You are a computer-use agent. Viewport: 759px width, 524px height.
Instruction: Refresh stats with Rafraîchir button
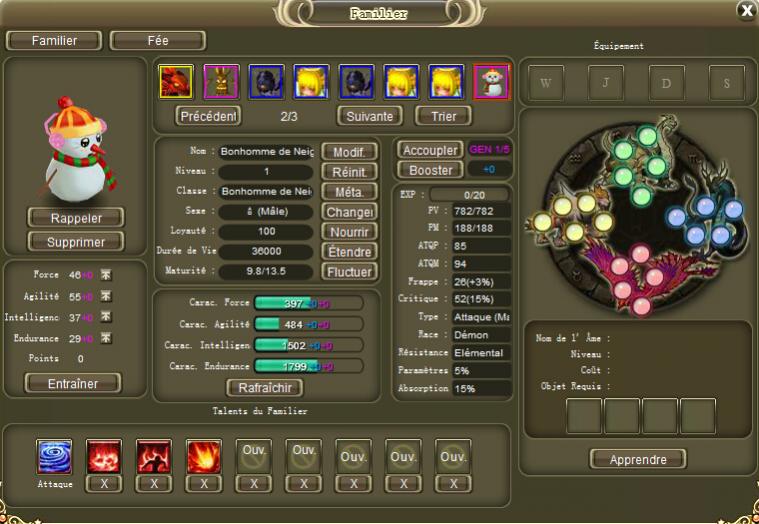pyautogui.click(x=265, y=388)
